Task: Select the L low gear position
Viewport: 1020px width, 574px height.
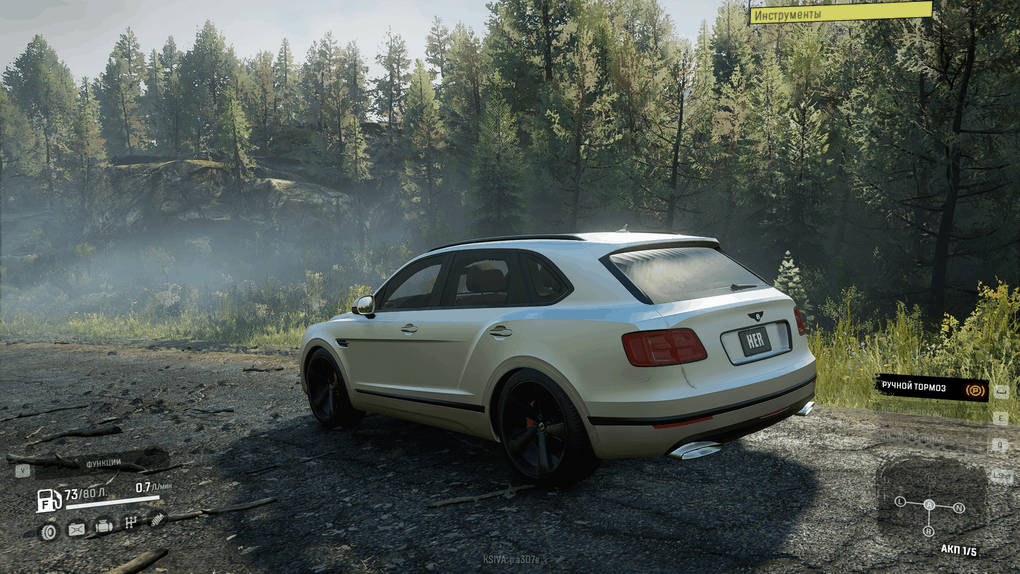Action: 900,501
